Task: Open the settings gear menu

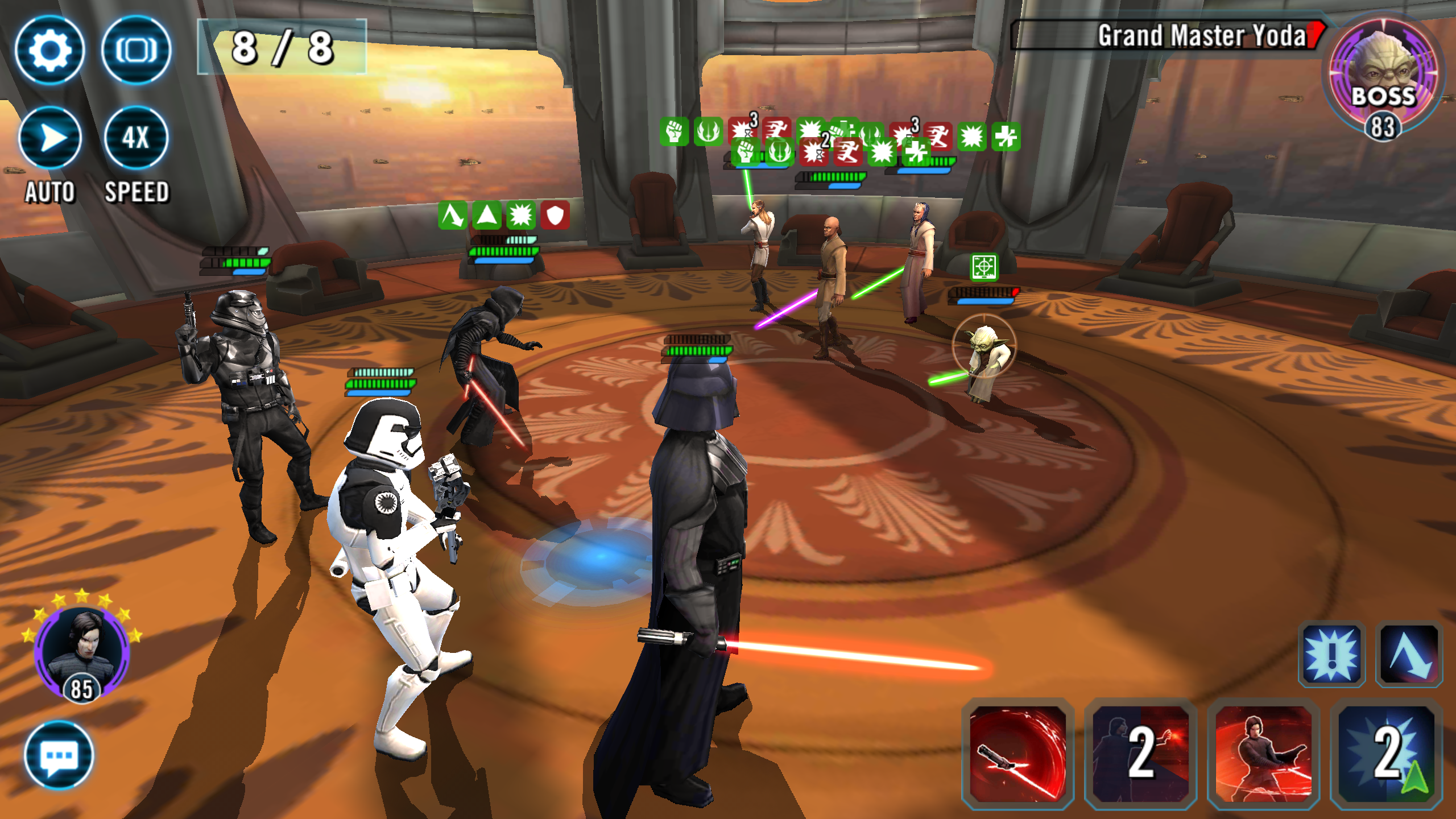Action: 50,50
